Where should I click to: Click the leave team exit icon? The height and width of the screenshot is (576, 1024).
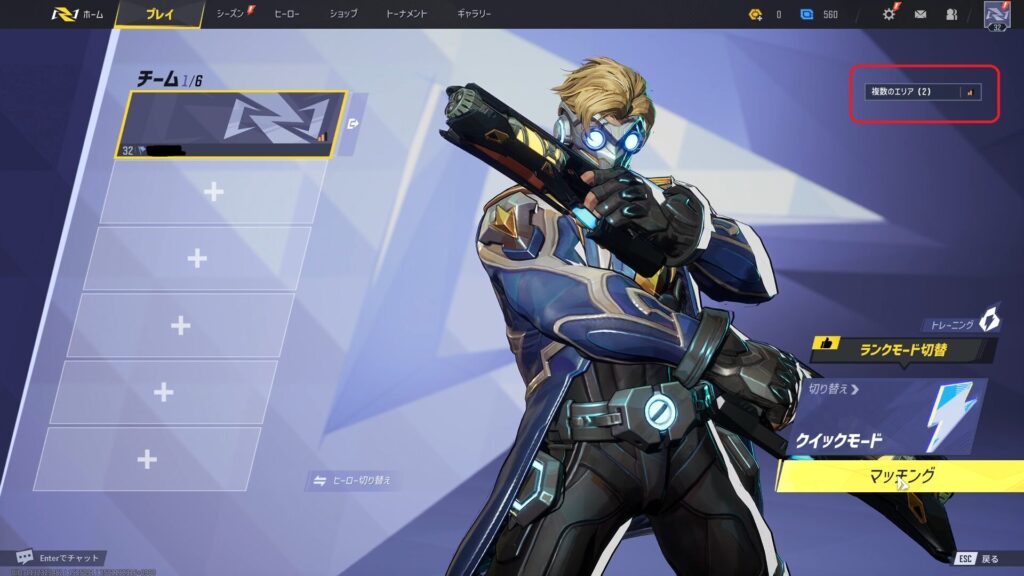(x=354, y=125)
